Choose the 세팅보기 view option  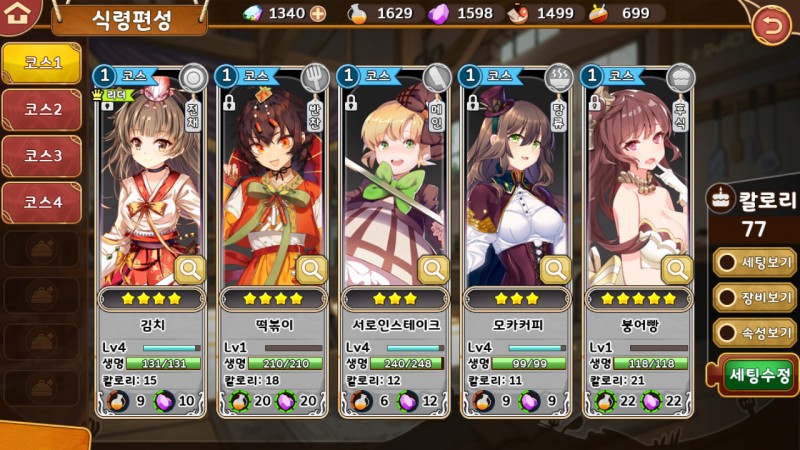(x=756, y=262)
